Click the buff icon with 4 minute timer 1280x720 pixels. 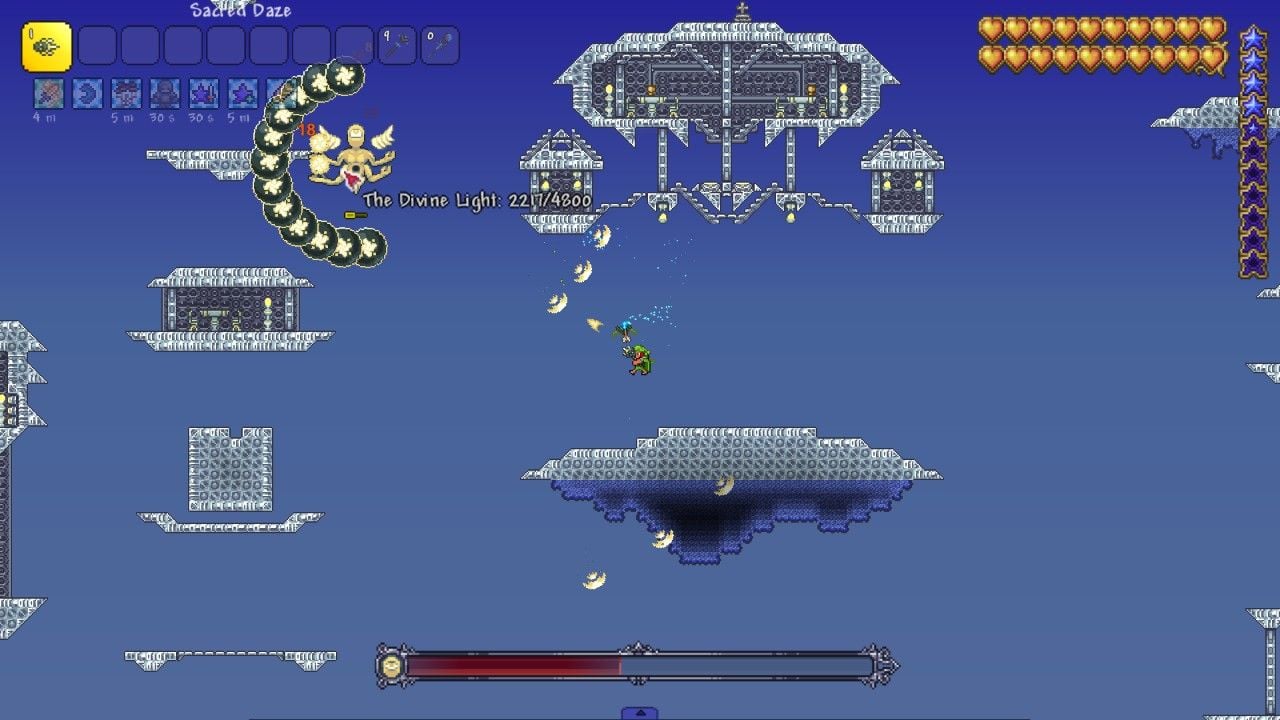pos(47,93)
